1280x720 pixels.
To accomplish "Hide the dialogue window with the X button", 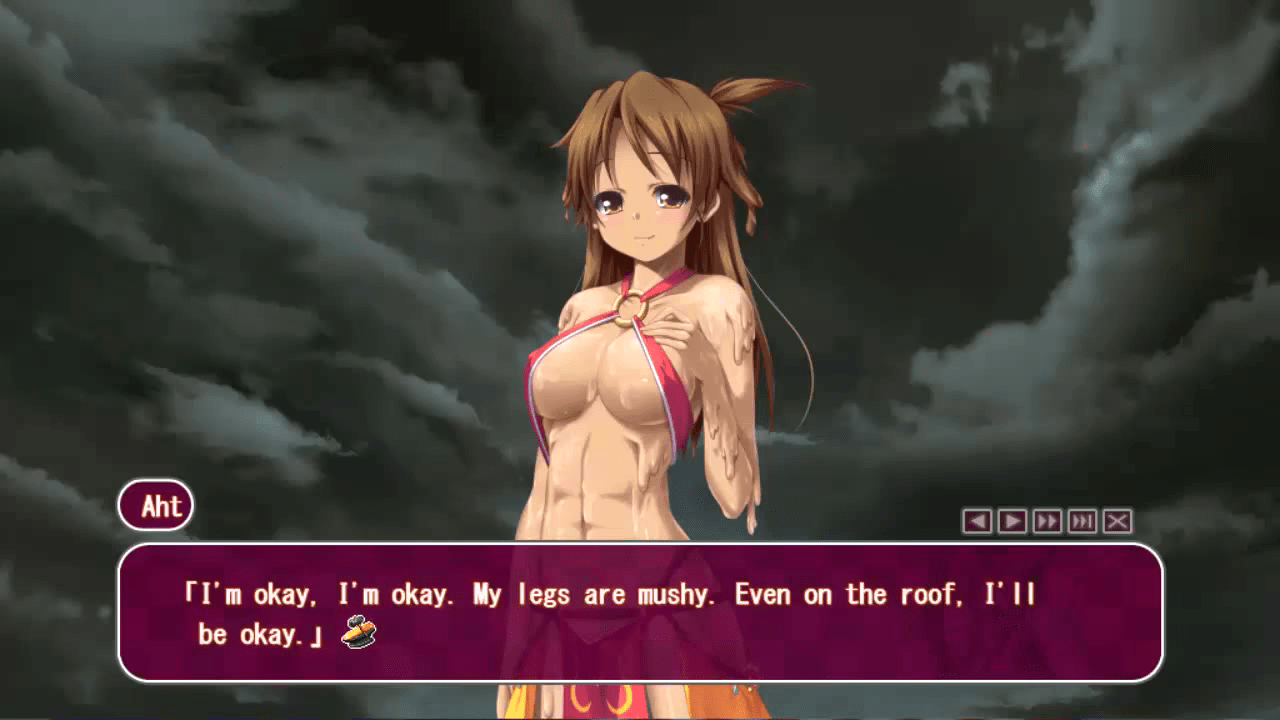I will [1117, 521].
